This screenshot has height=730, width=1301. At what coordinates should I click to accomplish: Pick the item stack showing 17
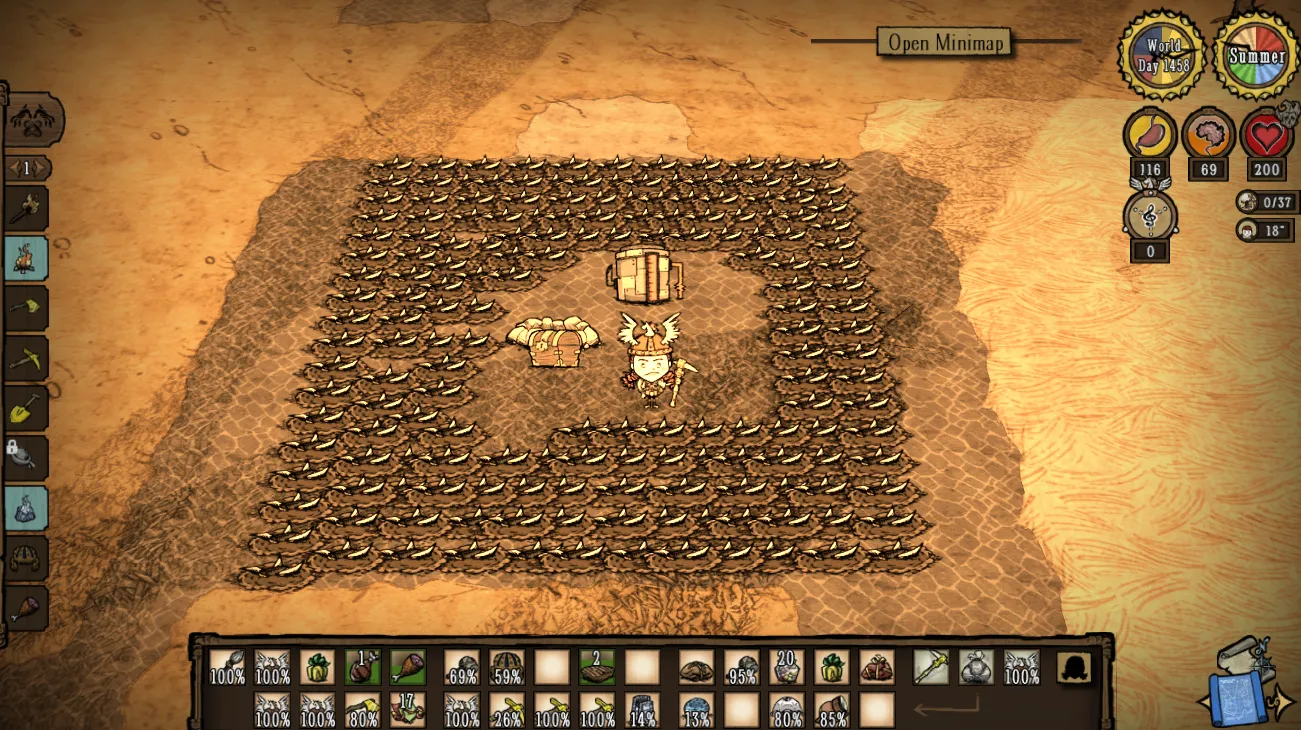[407, 710]
